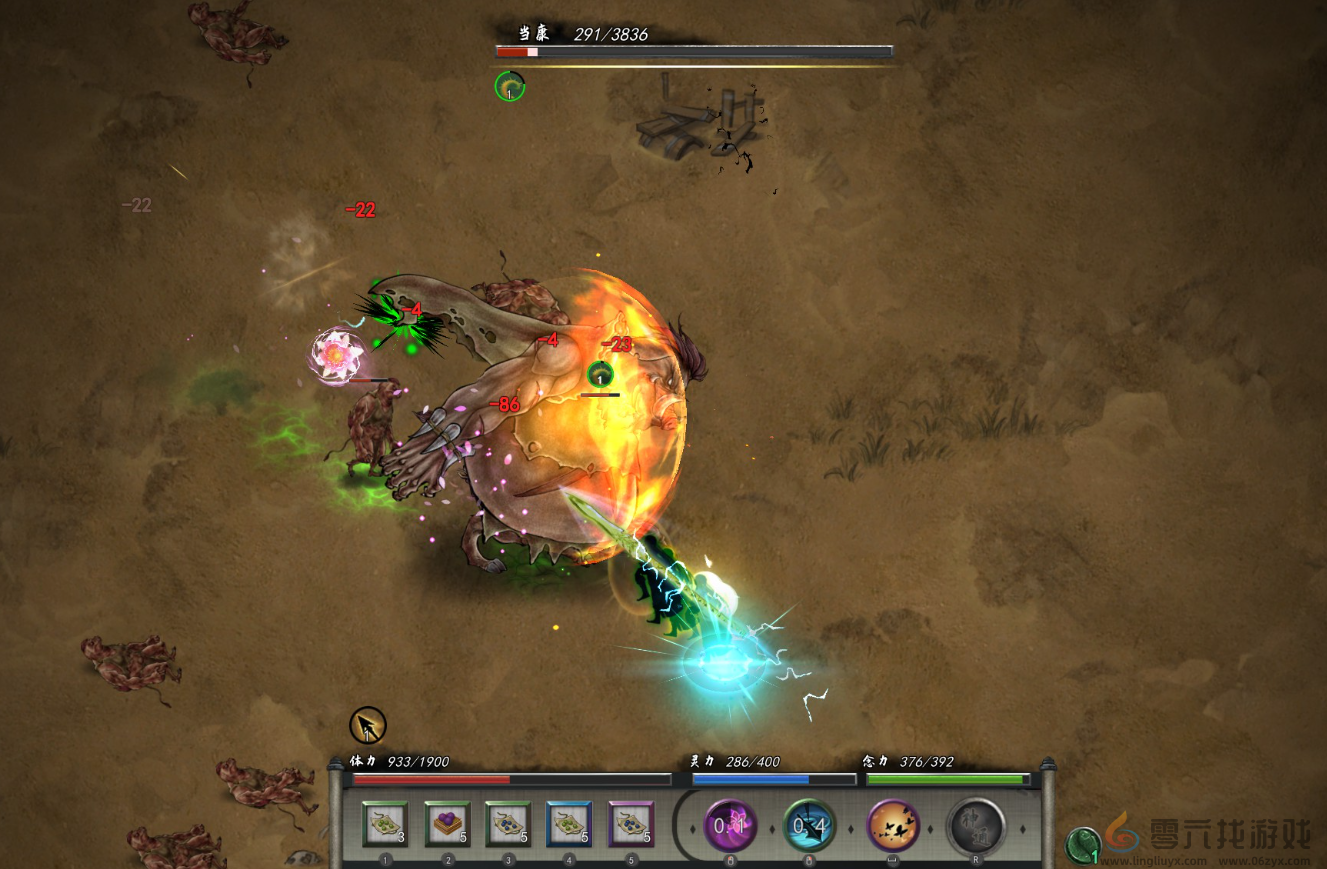1327x869 pixels.
Task: Use the blue-framed green pill pouch
Action: (569, 825)
